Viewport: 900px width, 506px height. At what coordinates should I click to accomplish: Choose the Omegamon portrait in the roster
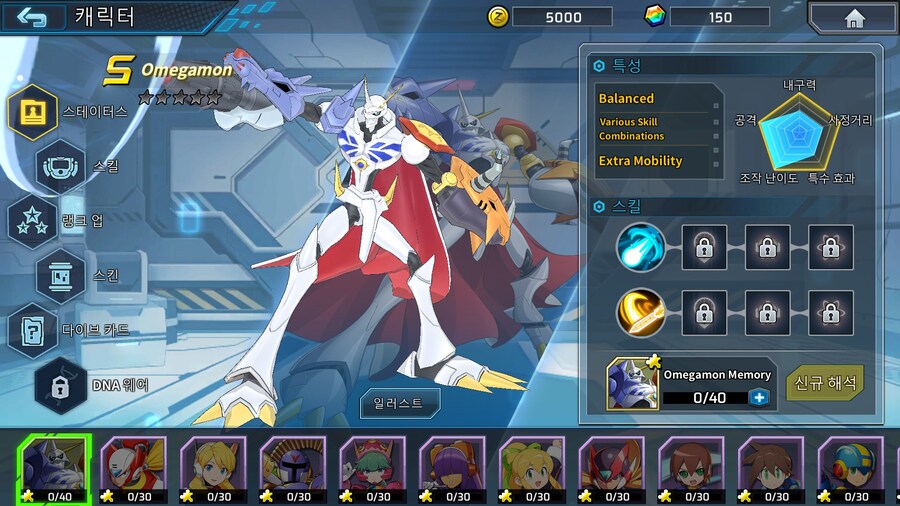click(x=54, y=468)
